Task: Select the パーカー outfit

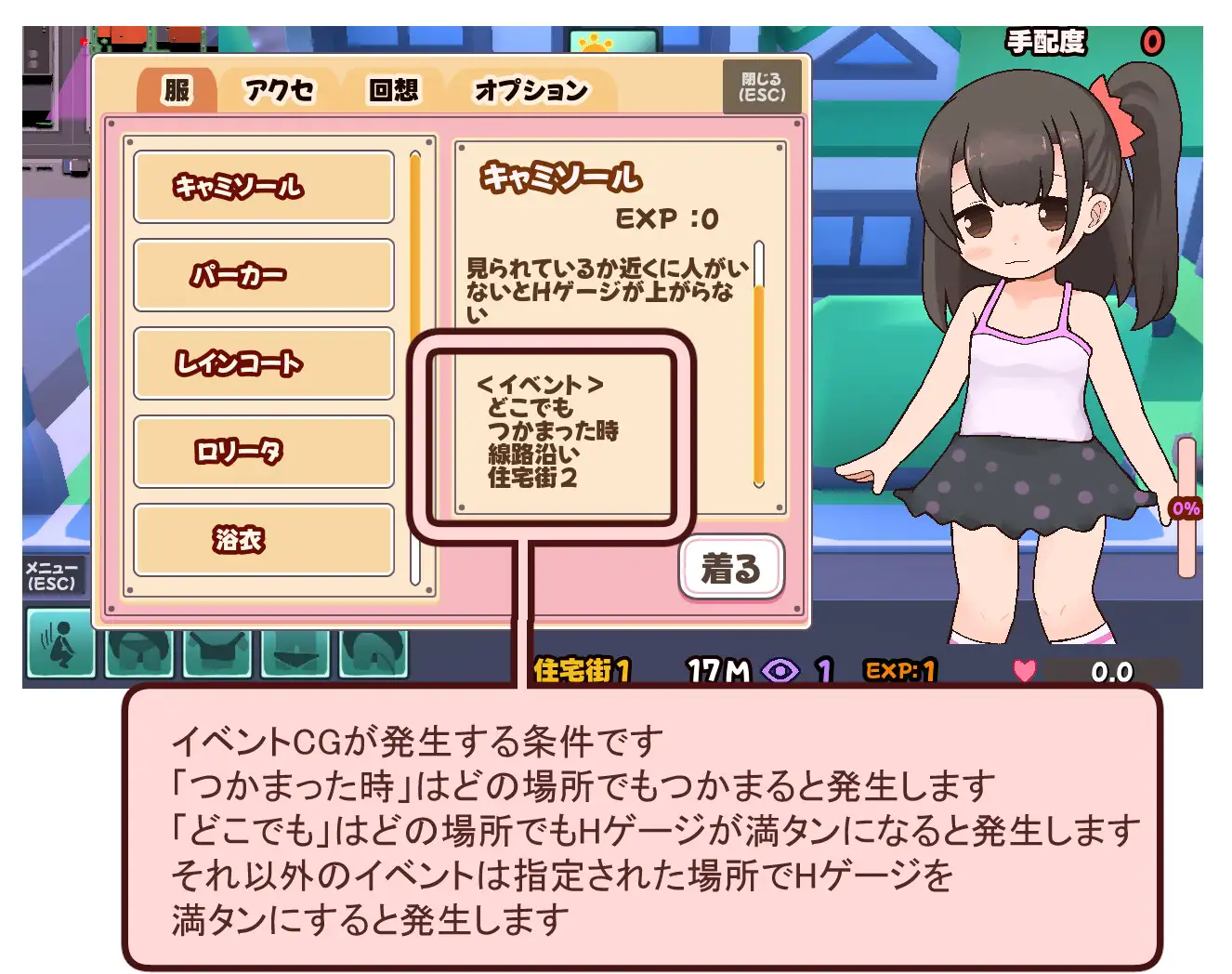Action: 265,275
